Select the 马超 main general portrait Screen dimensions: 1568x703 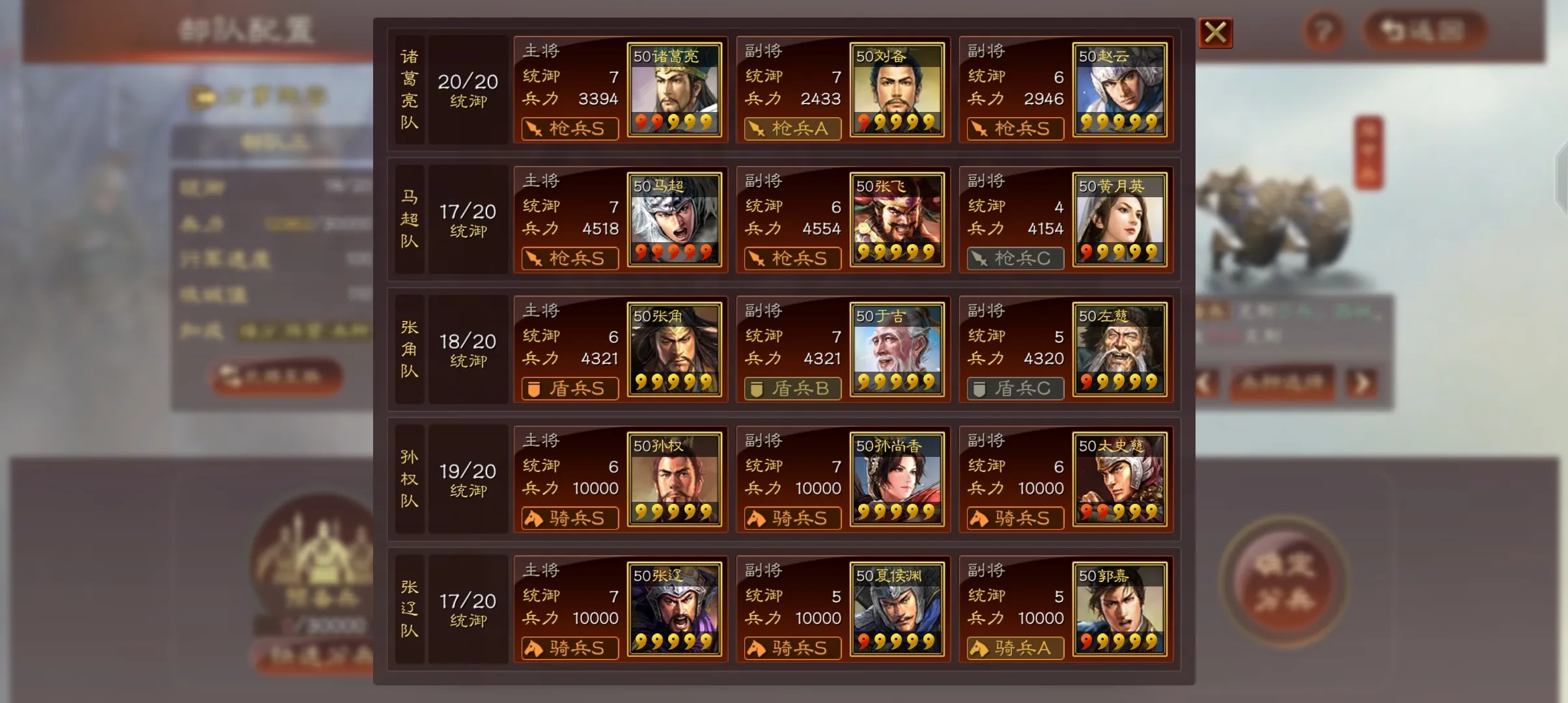674,219
